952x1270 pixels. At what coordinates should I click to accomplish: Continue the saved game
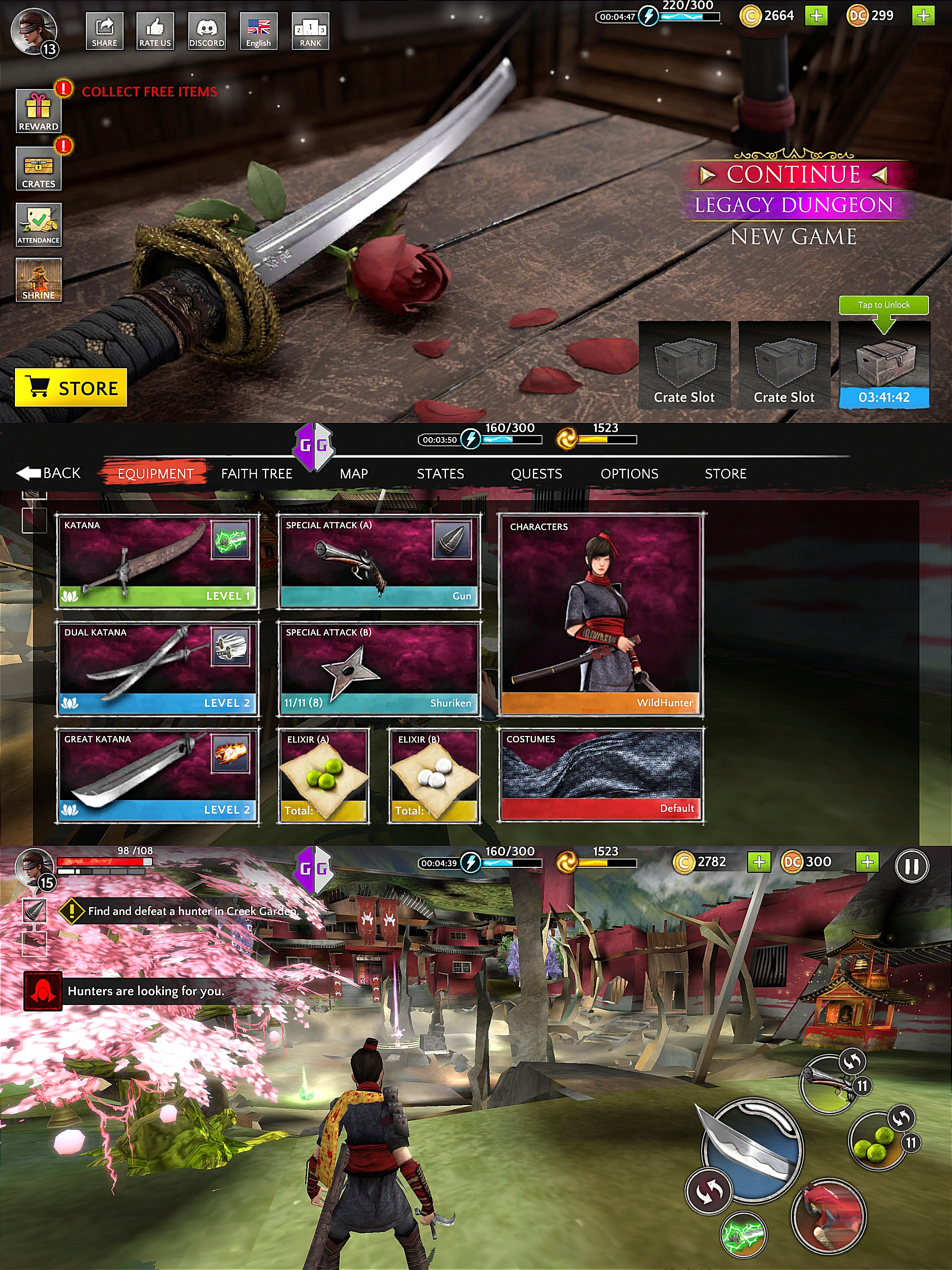click(x=793, y=175)
